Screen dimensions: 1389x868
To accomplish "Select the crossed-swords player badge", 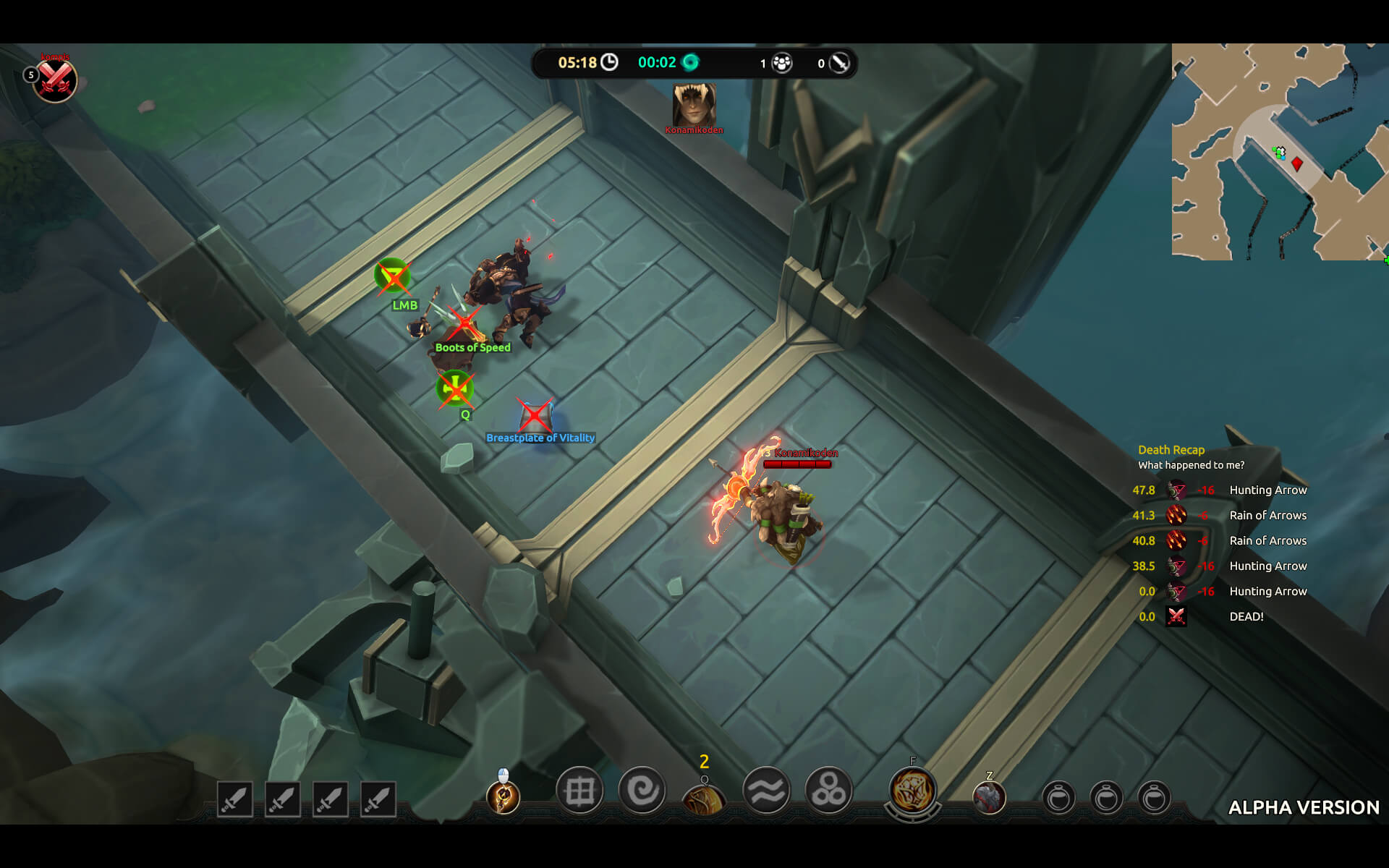I will tap(55, 79).
